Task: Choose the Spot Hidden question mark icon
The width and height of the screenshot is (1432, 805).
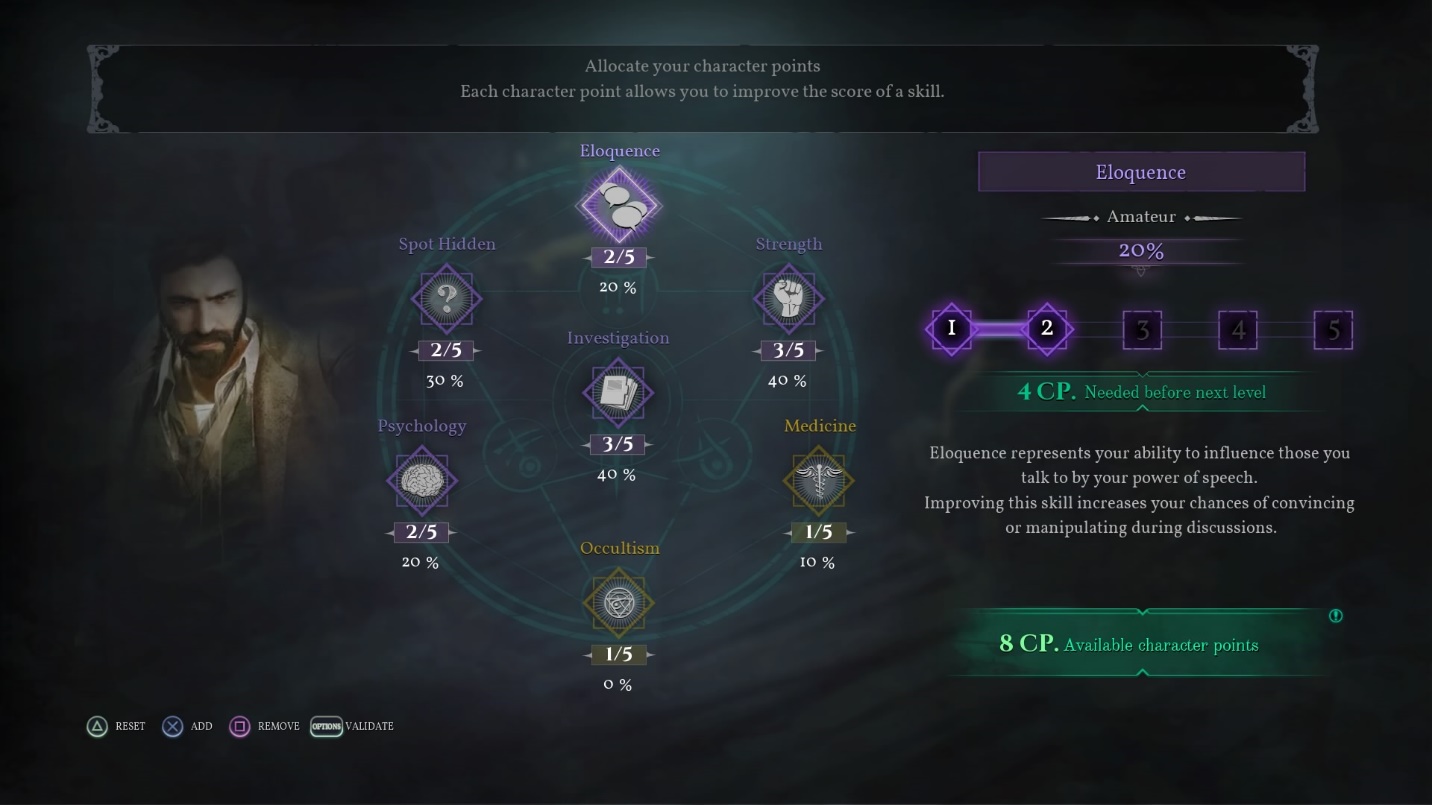Action: pyautogui.click(x=447, y=298)
